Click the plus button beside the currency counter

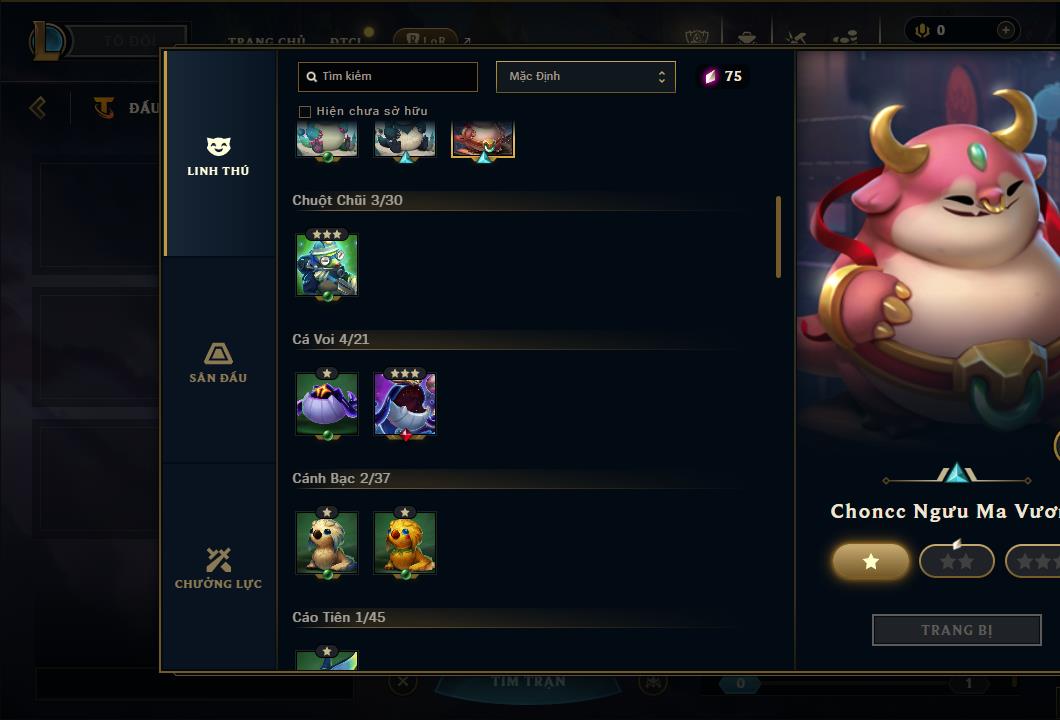click(1005, 30)
